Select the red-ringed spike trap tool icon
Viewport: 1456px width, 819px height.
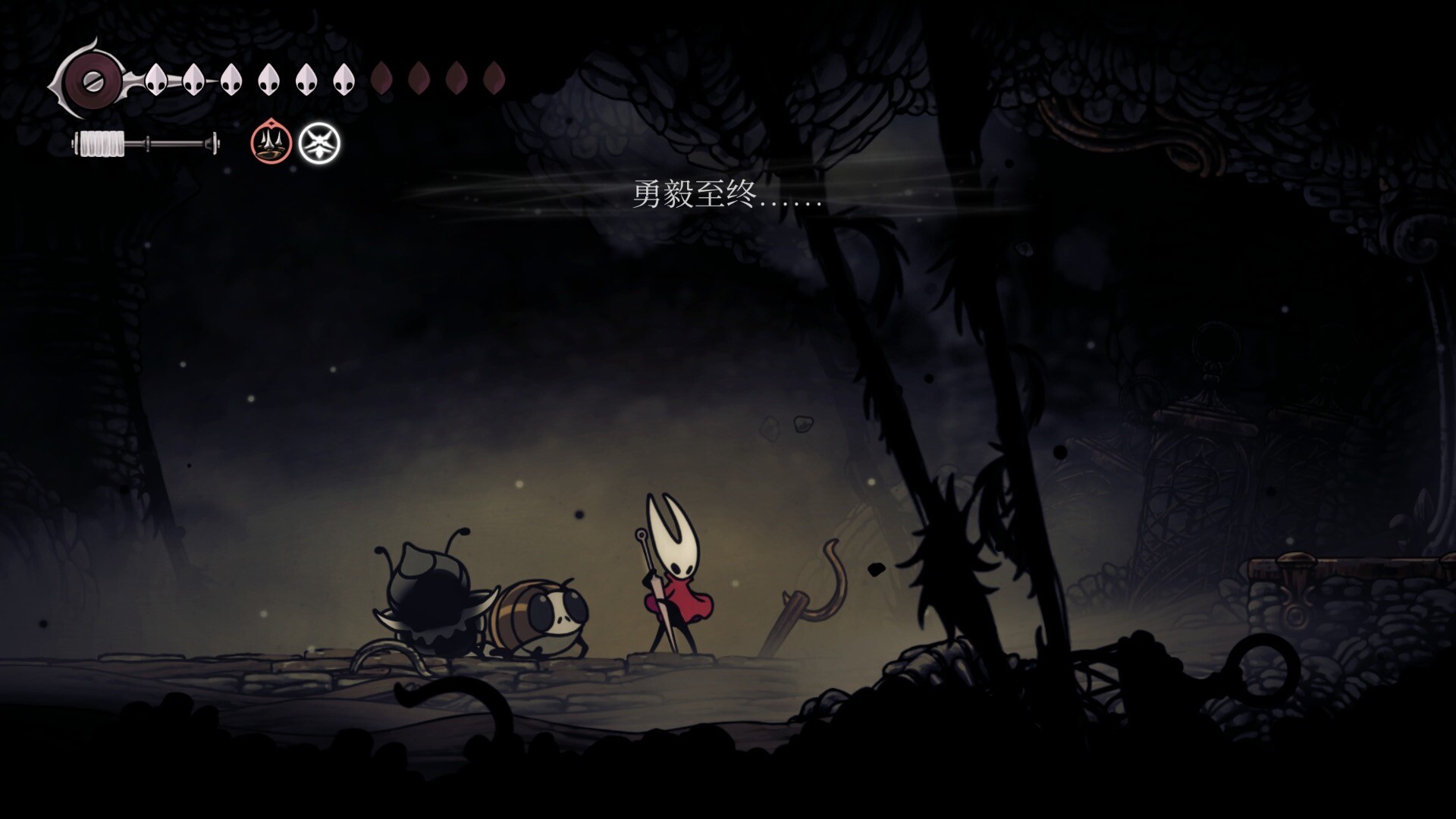[x=271, y=143]
